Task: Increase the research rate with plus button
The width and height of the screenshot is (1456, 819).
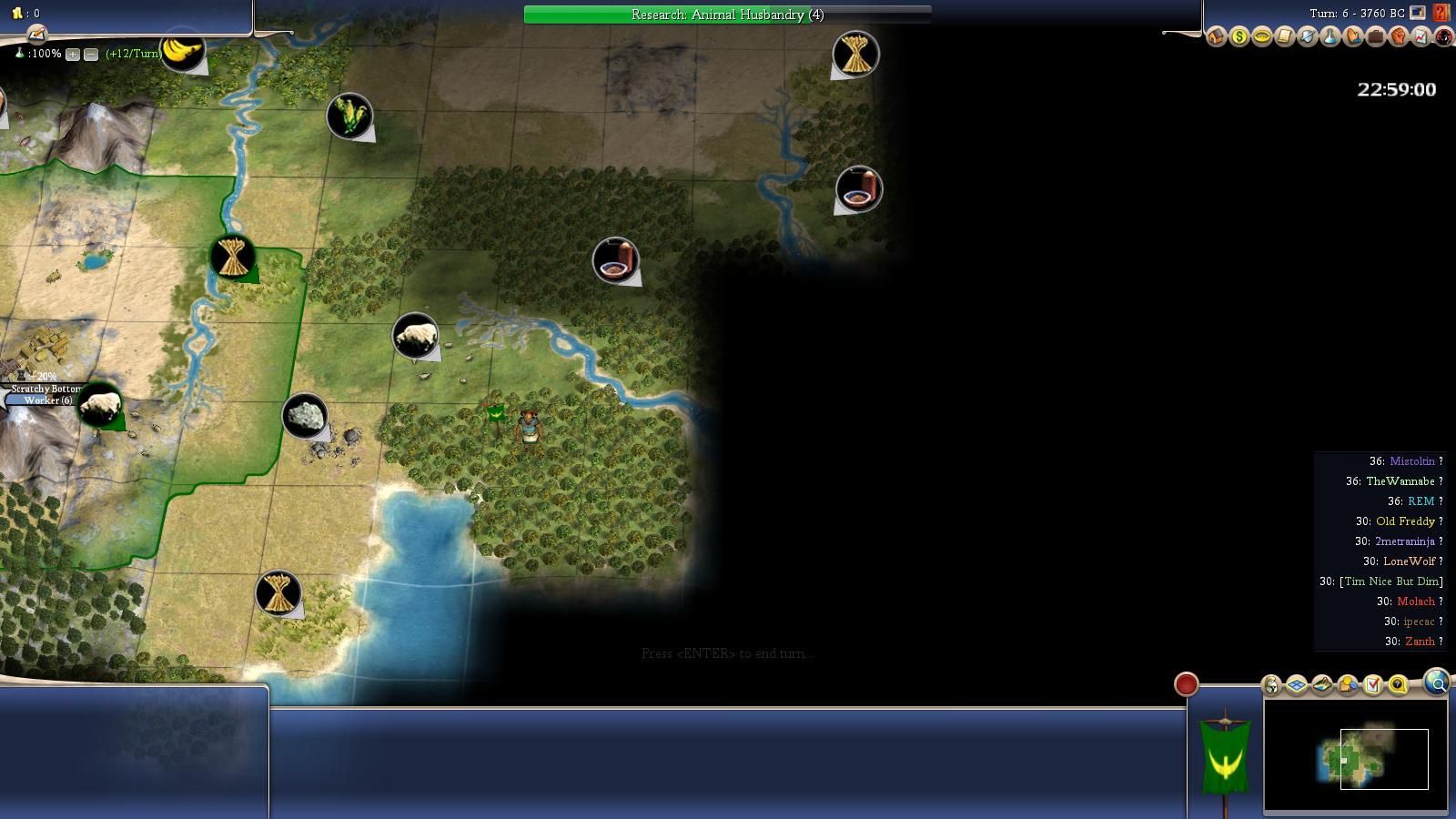Action: click(73, 55)
